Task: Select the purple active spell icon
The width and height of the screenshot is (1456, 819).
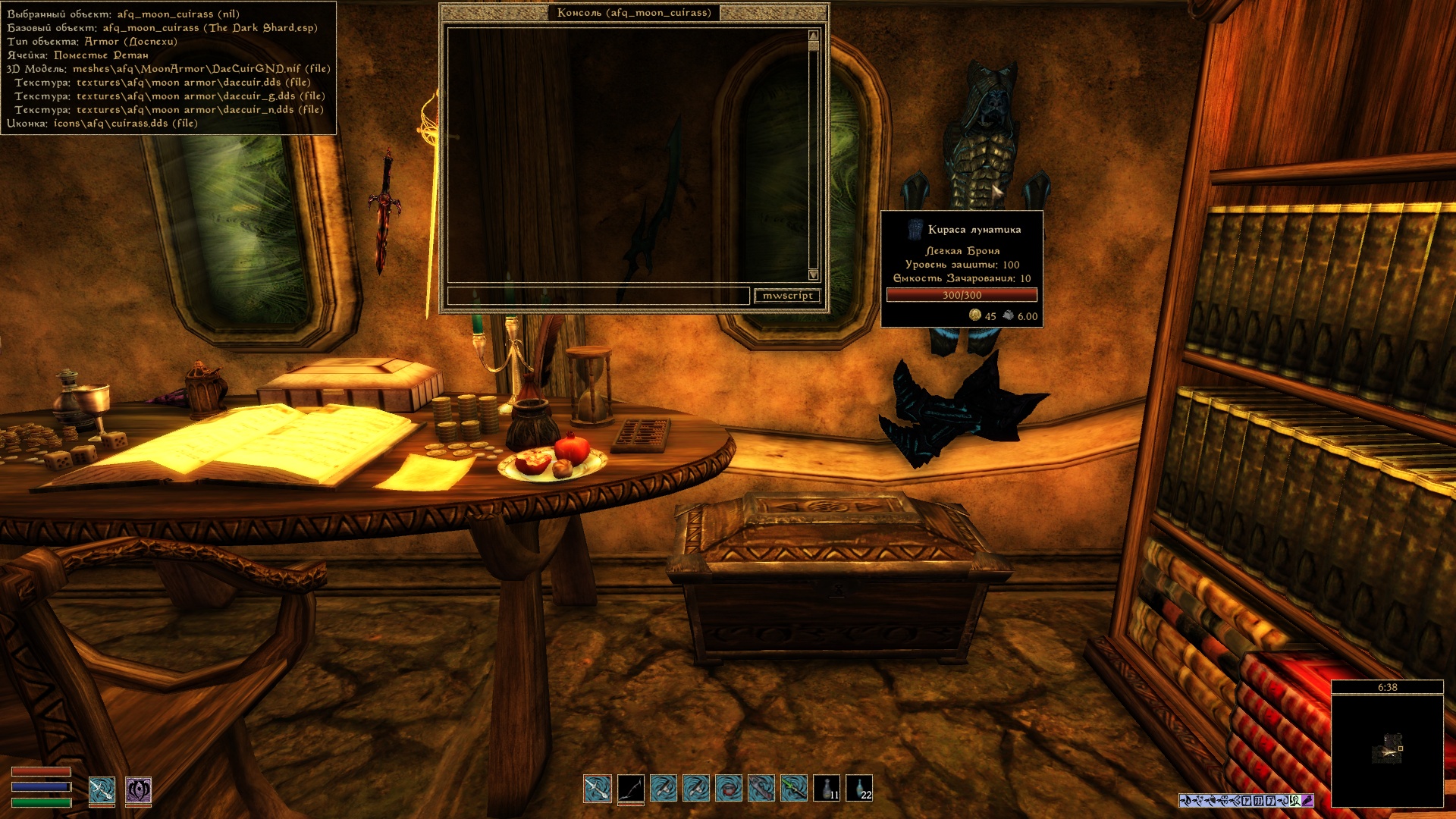Action: (x=139, y=790)
